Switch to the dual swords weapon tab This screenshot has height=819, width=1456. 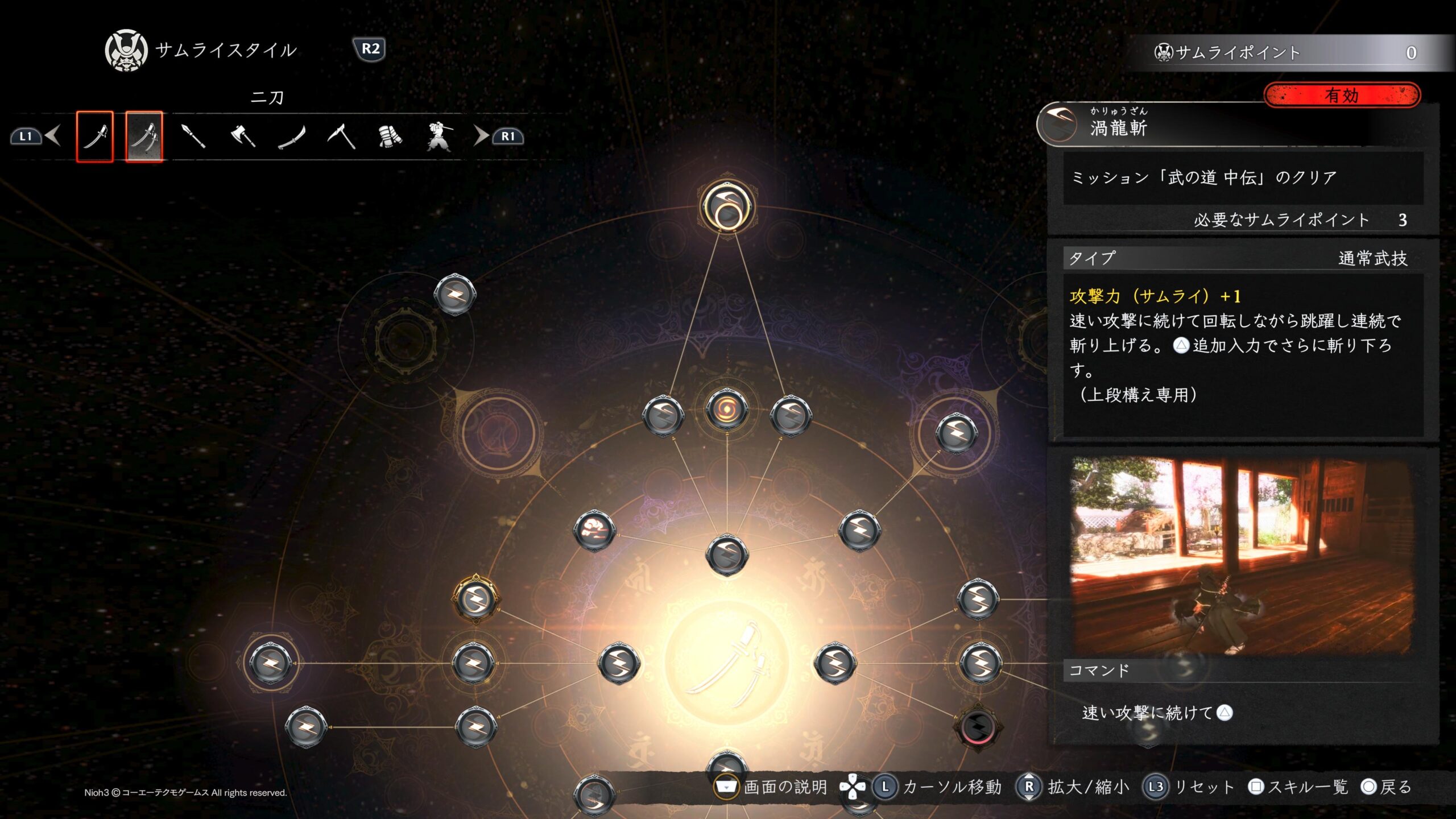click(144, 136)
